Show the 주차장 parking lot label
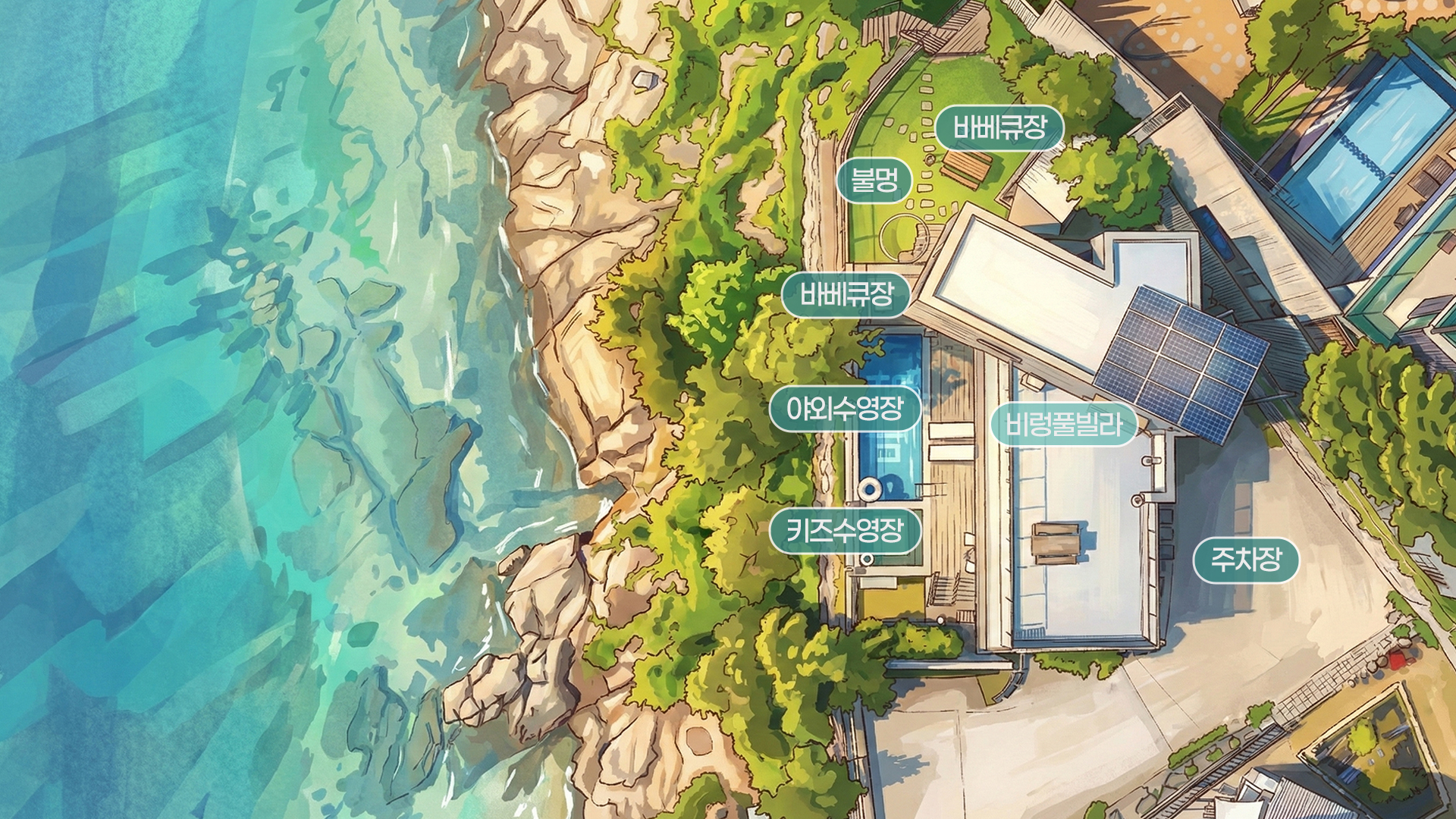Screen dimensions: 1456x819 [1246, 560]
